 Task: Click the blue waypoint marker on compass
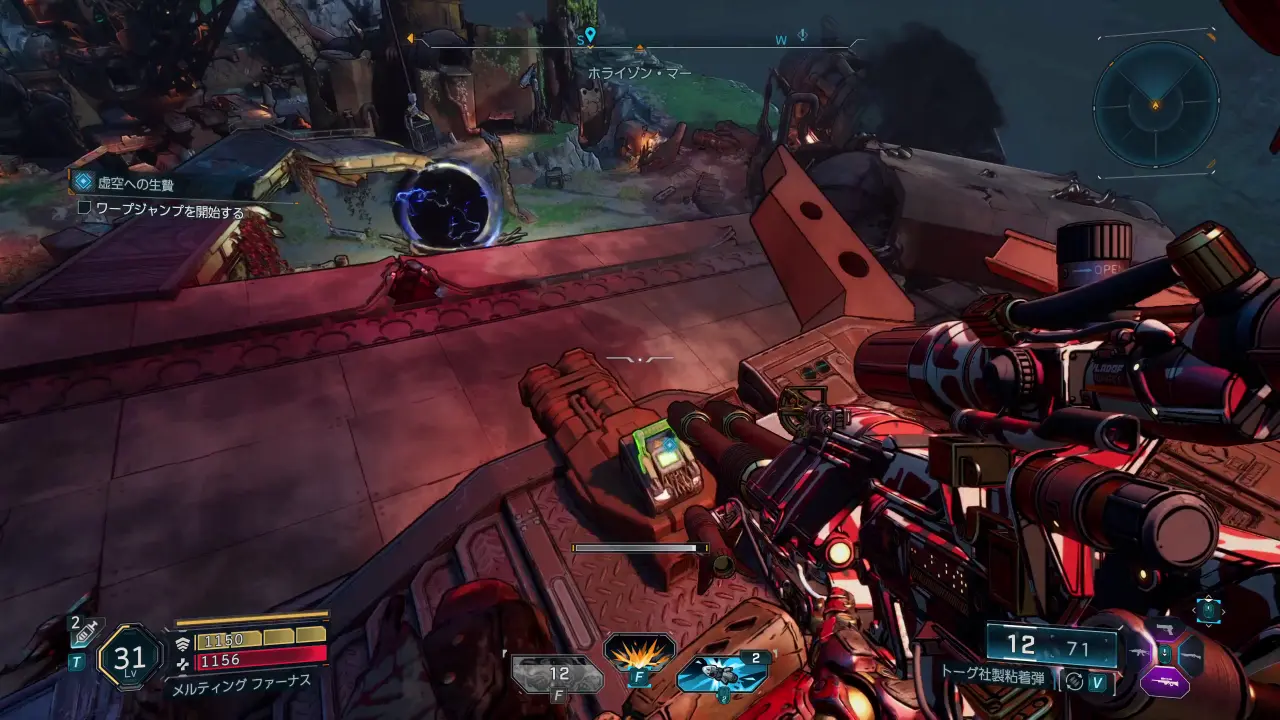click(590, 37)
